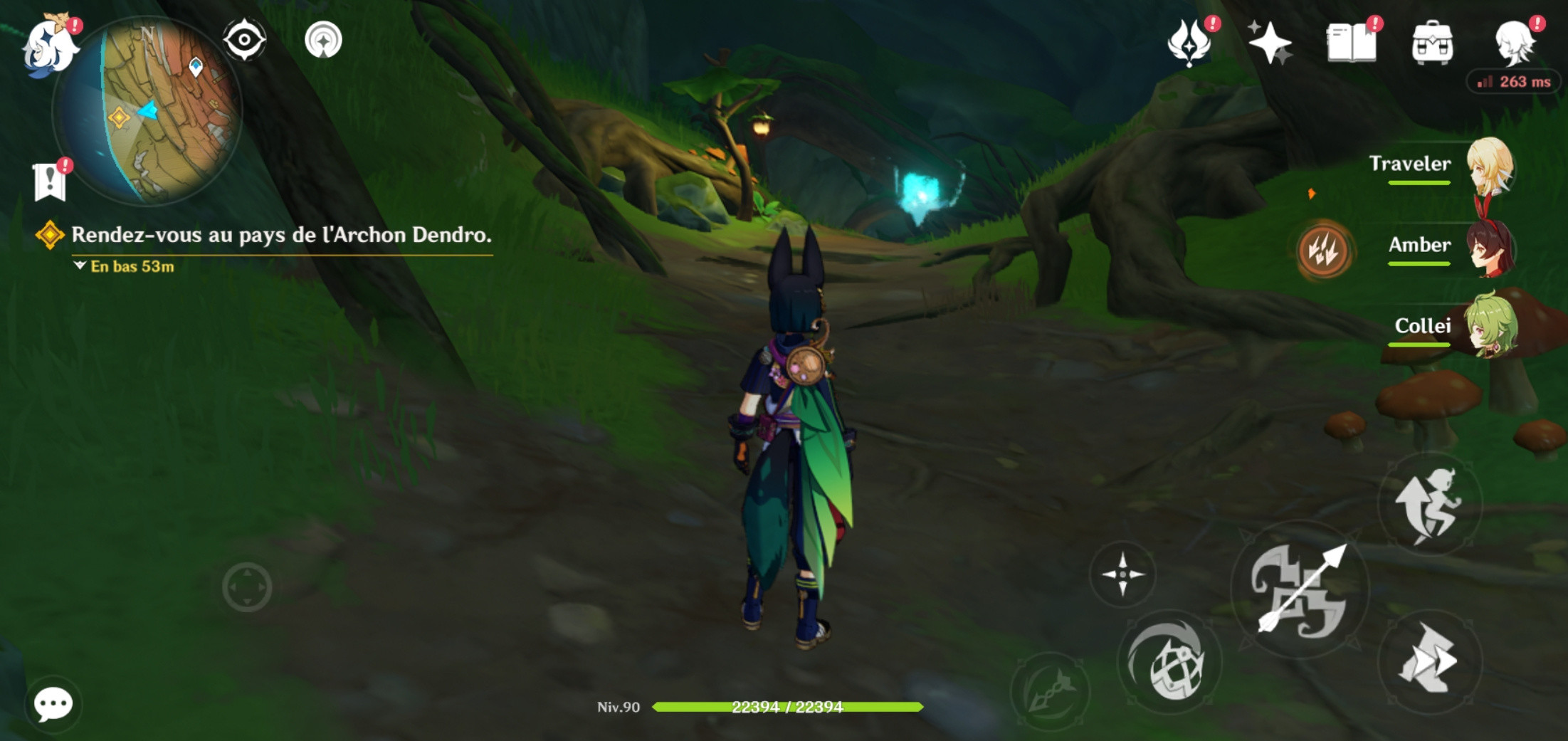The image size is (1568, 741).
Task: Tap the jump button
Action: (x=1429, y=504)
